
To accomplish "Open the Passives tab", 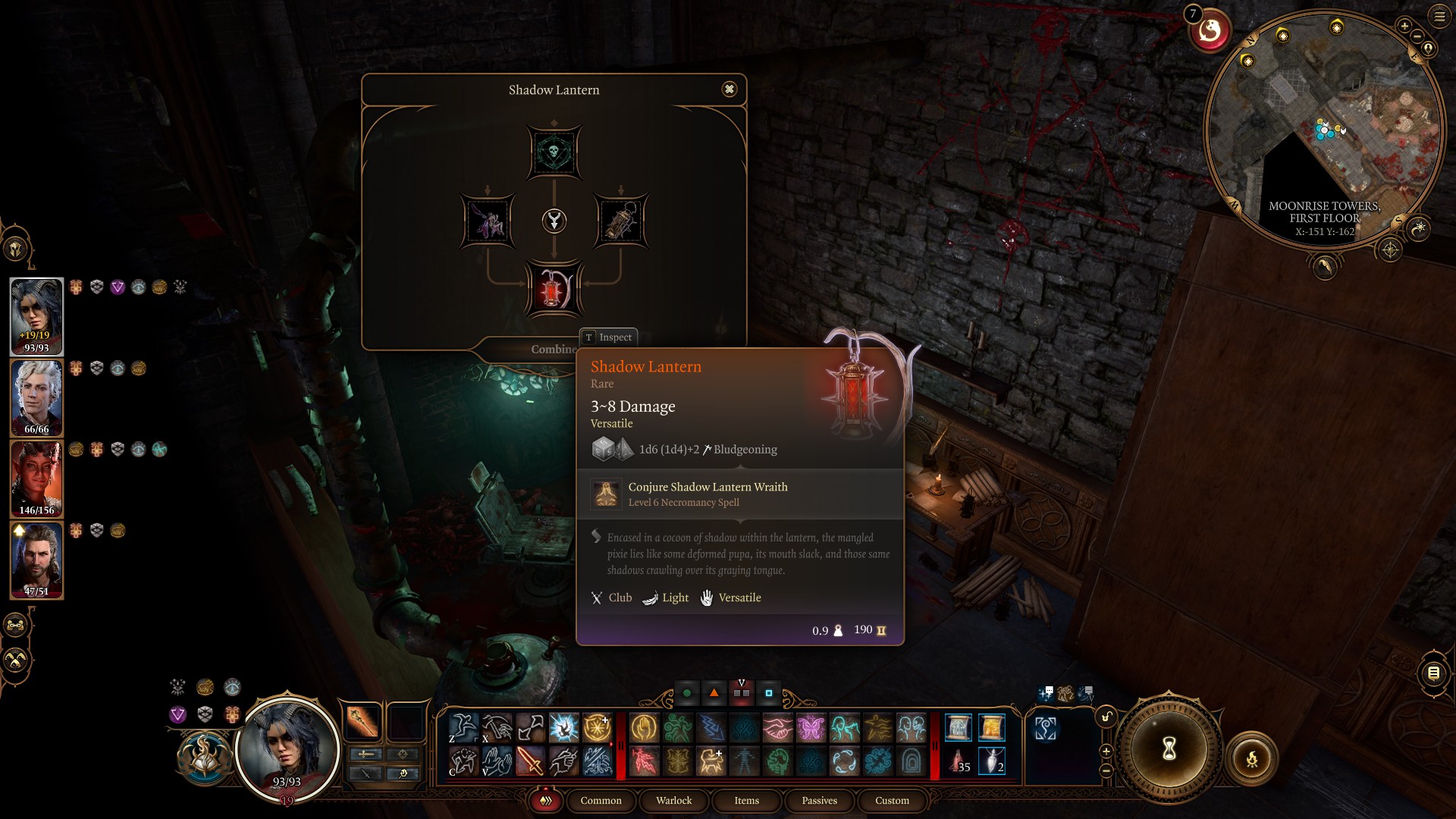I will (819, 801).
